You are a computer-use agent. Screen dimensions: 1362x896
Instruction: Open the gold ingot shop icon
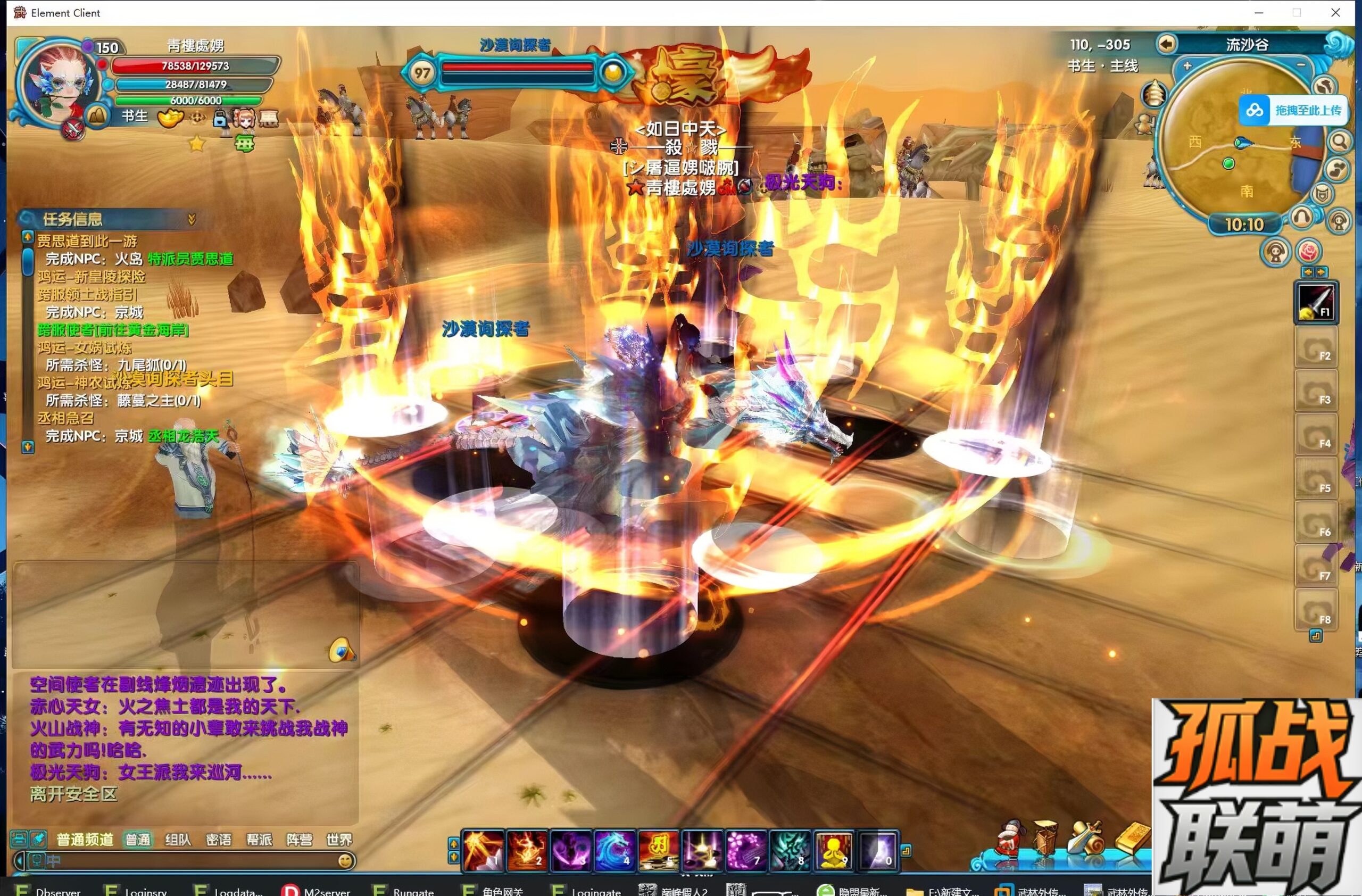click(1132, 837)
